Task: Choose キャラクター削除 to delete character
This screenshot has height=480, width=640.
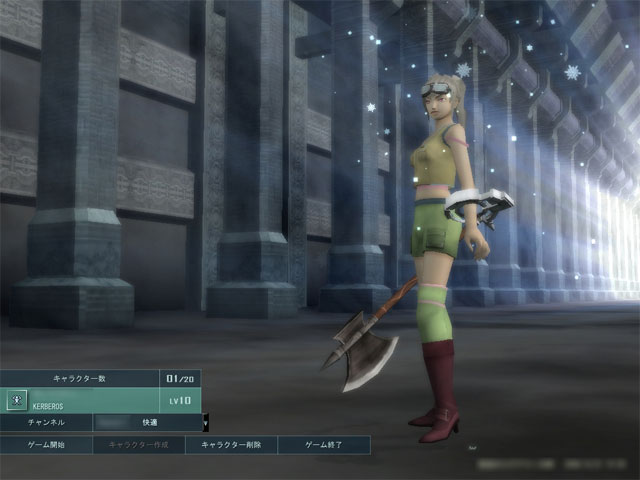Action: click(232, 444)
